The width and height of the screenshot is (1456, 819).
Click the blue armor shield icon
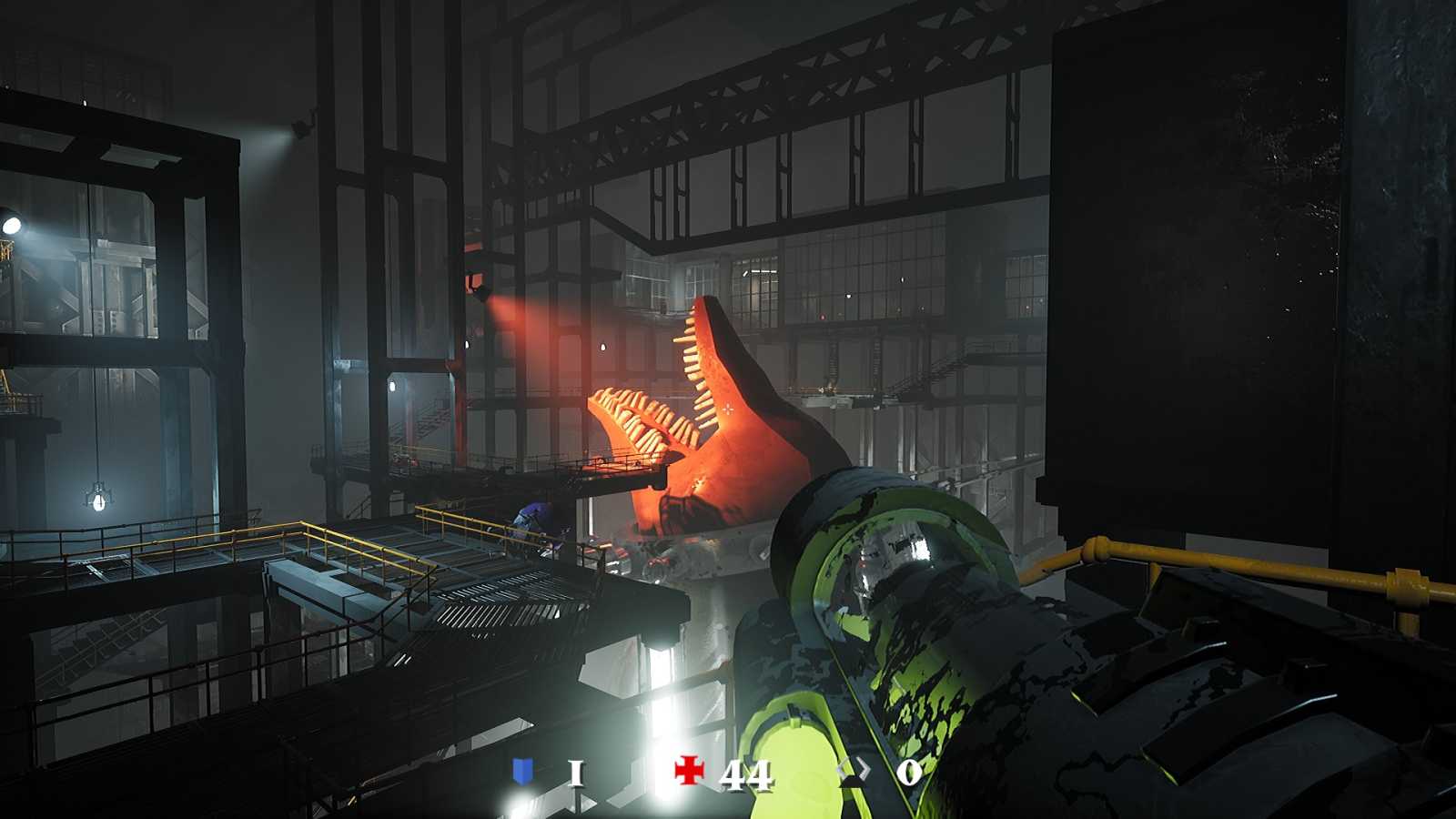(x=522, y=772)
